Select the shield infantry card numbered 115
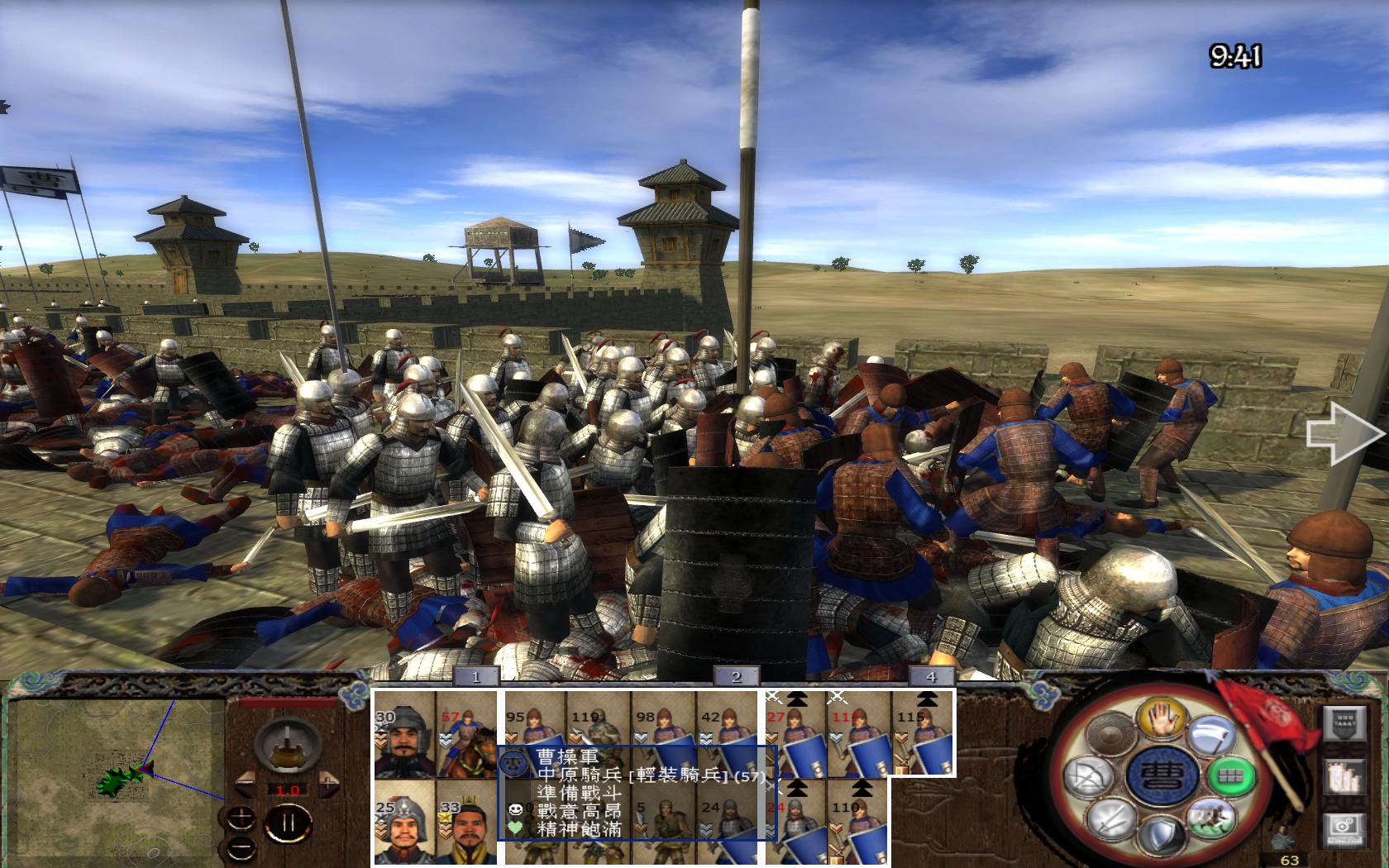Viewport: 1389px width, 868px height. coord(923,736)
